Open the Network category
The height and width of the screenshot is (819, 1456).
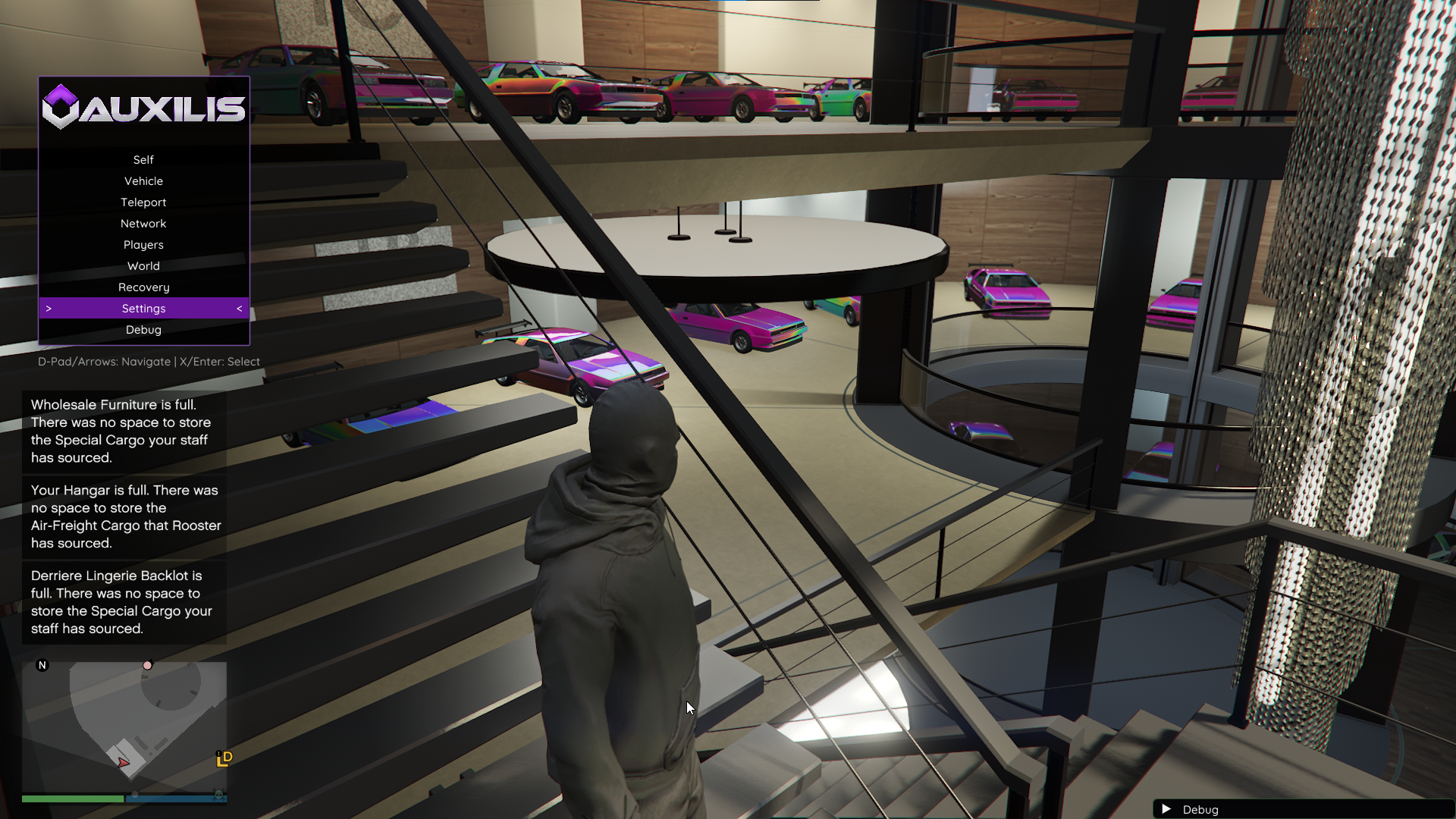(x=143, y=223)
